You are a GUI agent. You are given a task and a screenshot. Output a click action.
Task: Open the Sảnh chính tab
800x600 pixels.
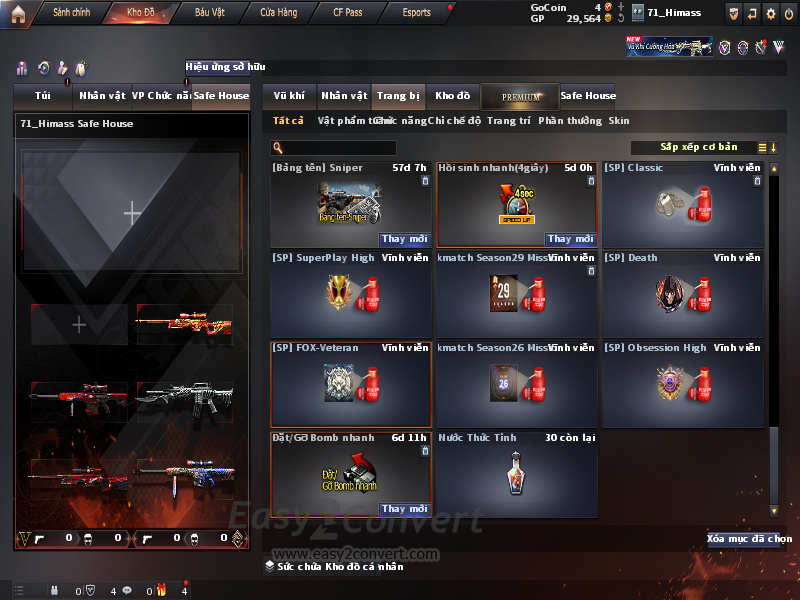click(x=71, y=13)
